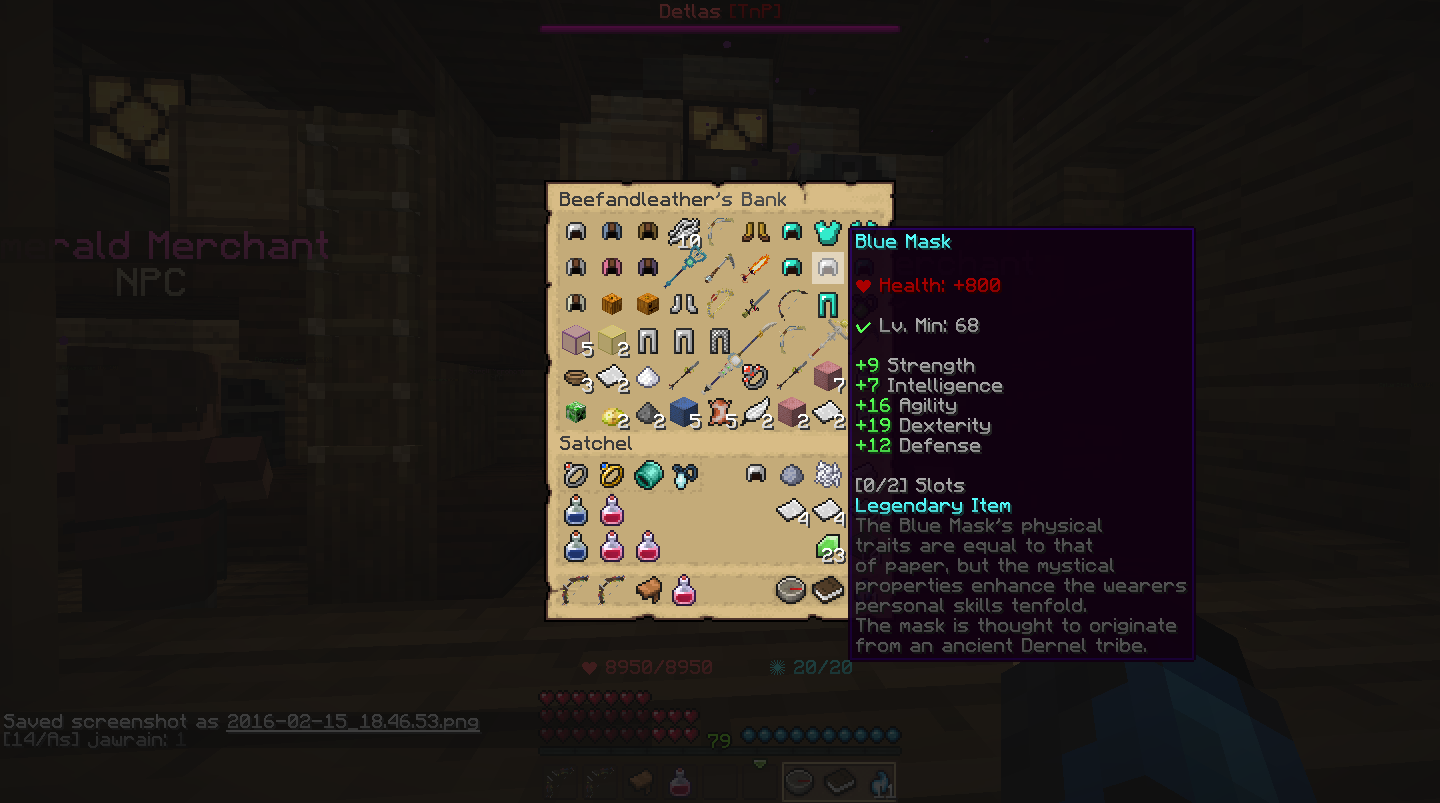Take the teal bracelet from satchel
Screen dimensions: 1440x803
tap(647, 475)
